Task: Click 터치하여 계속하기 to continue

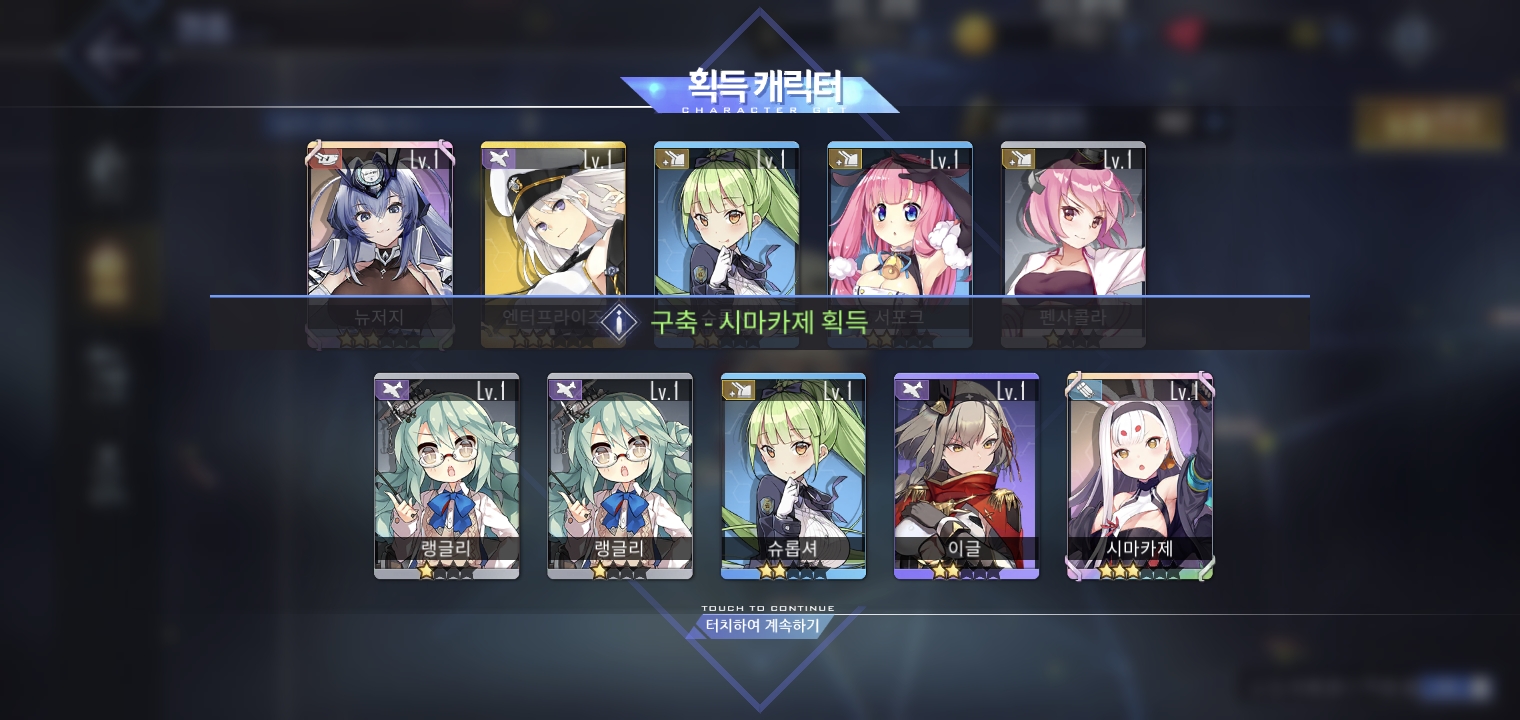Action: click(x=762, y=626)
